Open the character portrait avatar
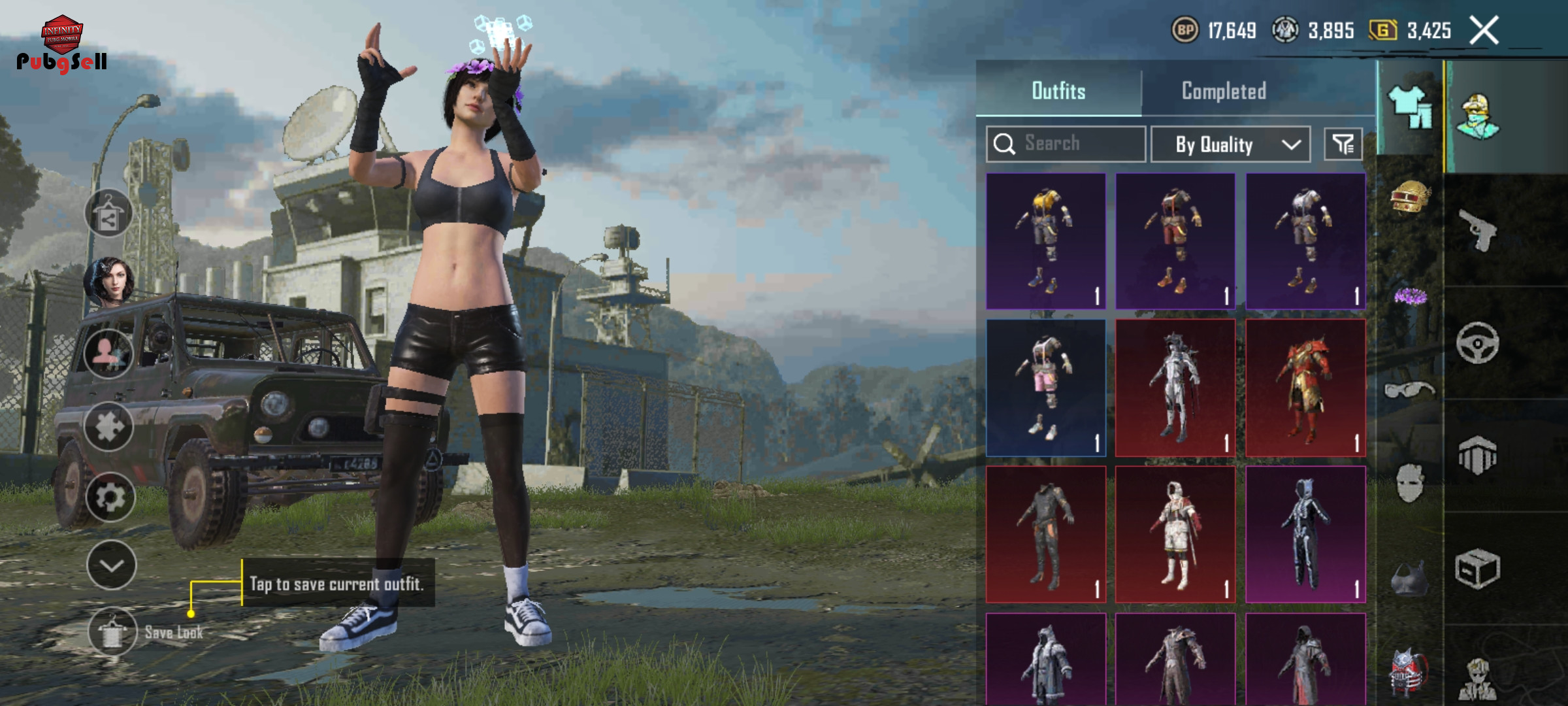 click(x=108, y=282)
